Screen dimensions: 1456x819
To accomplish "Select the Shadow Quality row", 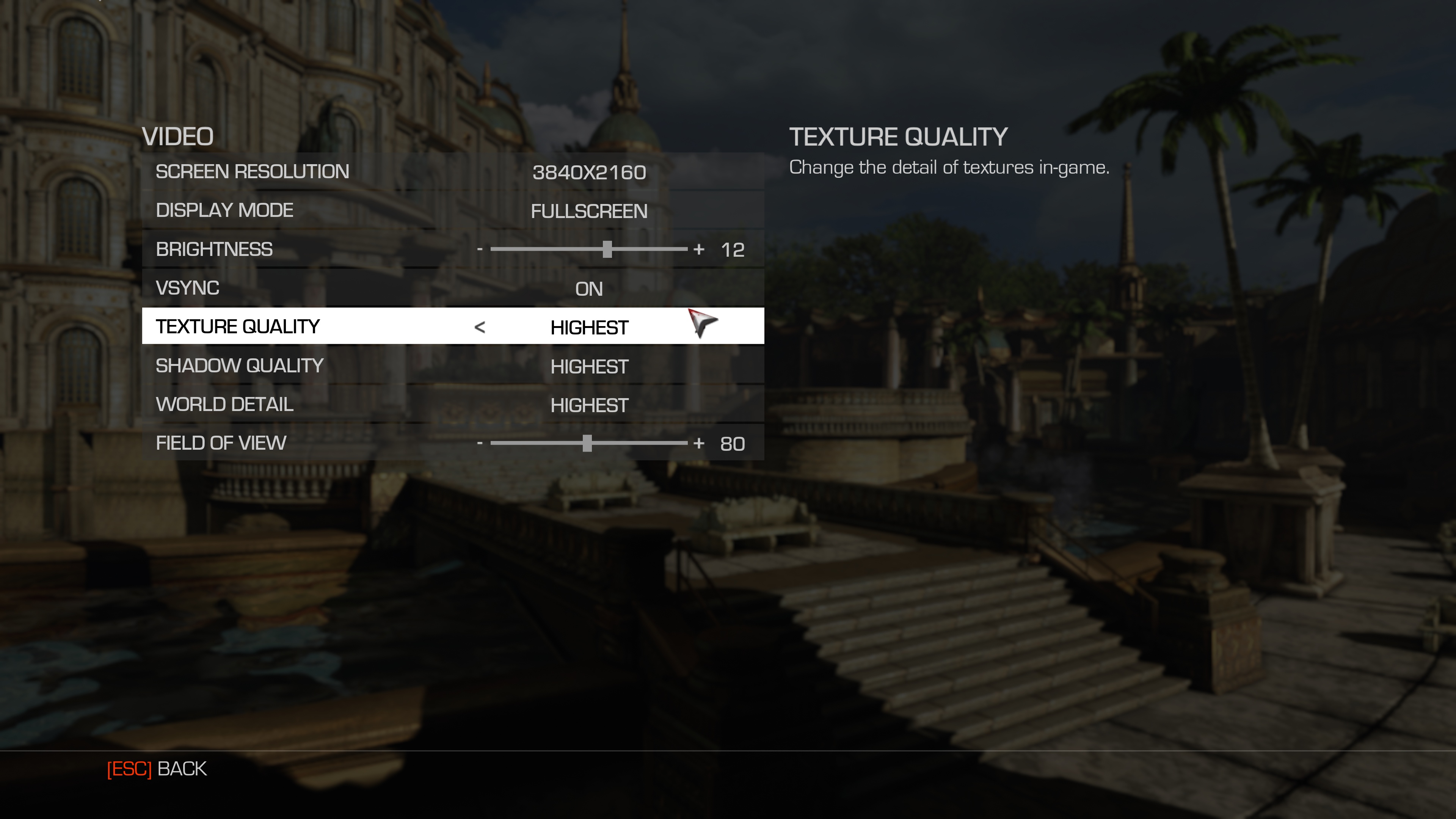I will click(452, 366).
